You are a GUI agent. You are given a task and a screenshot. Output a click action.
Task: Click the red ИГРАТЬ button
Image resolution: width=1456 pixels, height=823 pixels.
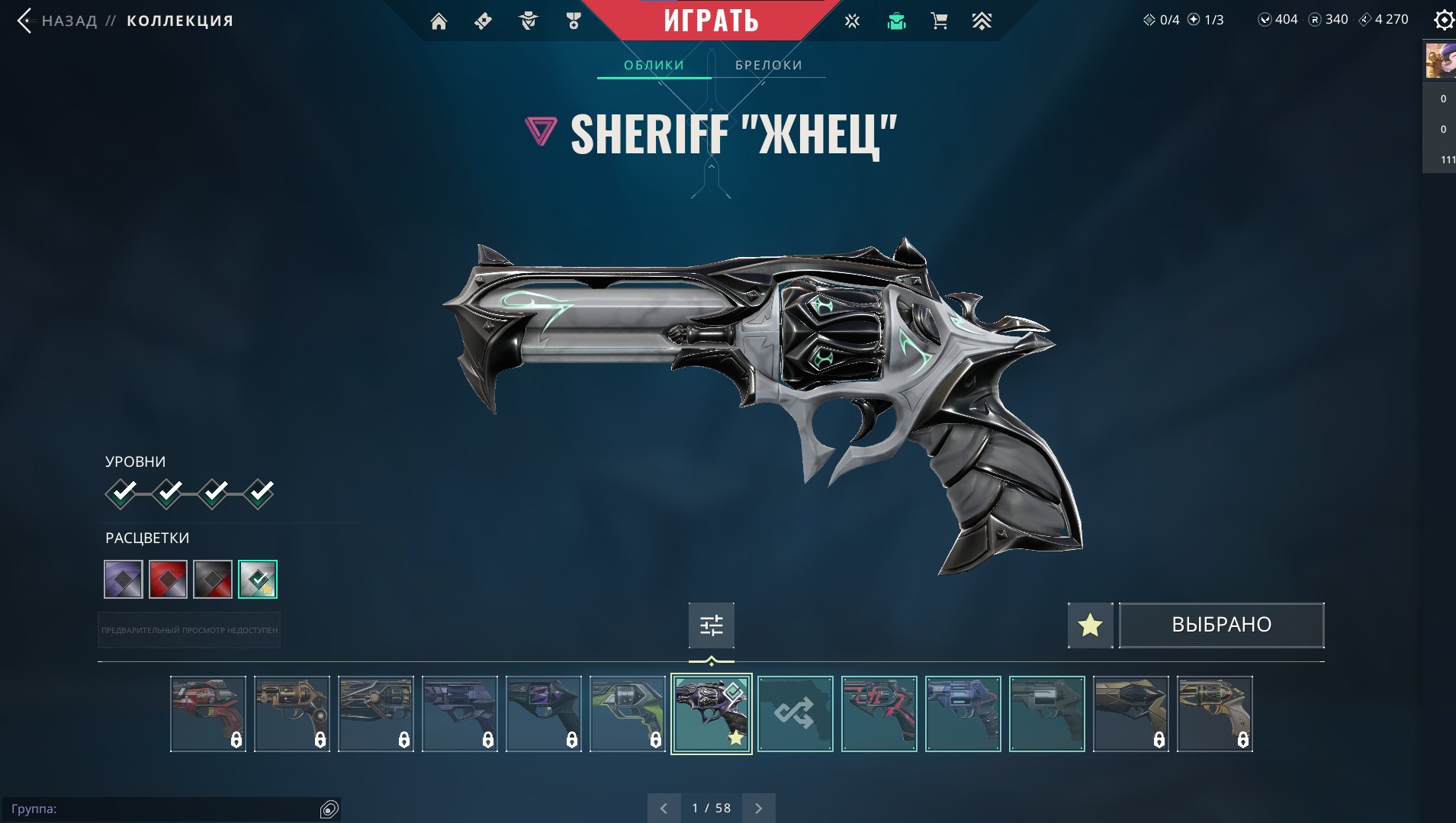(x=711, y=21)
